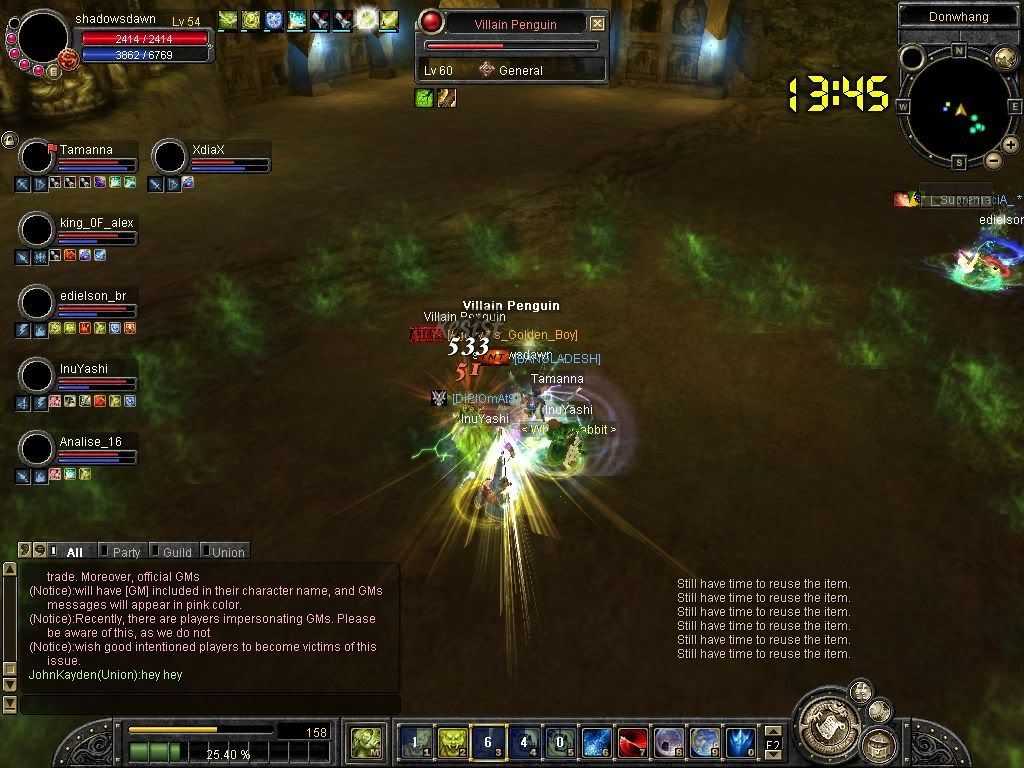Click the green monster icon marked M
The height and width of the screenshot is (768, 1024).
click(x=364, y=742)
